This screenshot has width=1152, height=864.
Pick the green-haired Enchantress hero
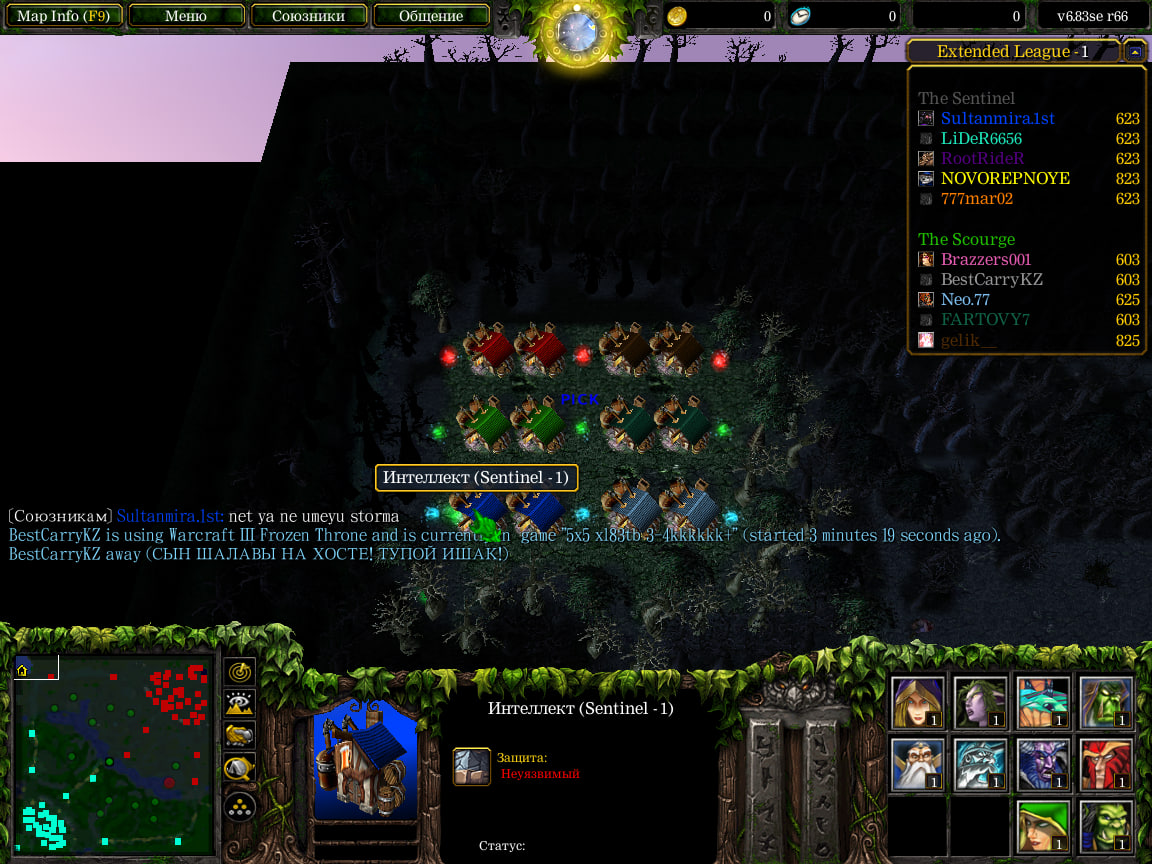[x=980, y=703]
